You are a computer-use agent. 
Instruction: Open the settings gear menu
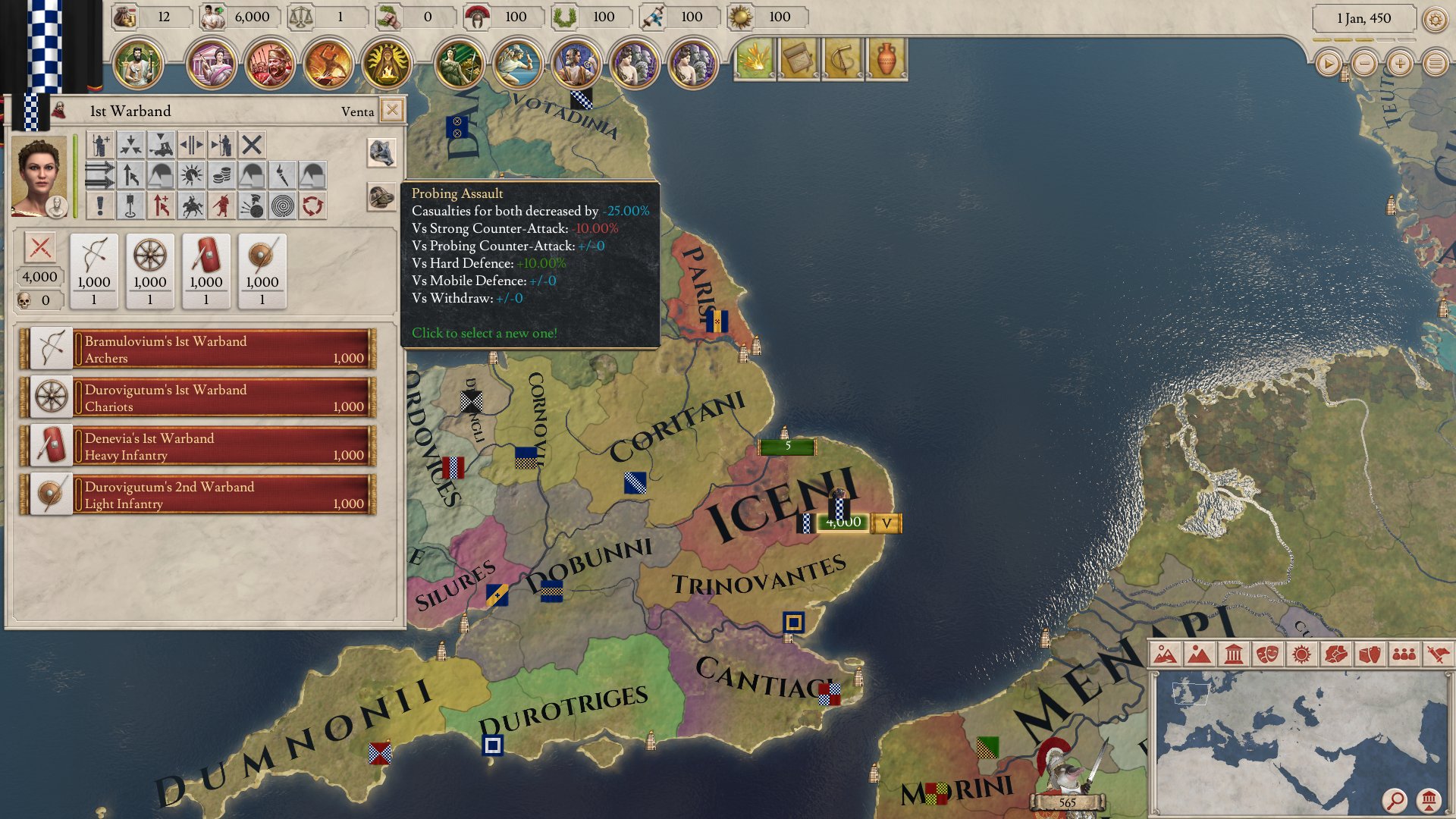1435,19
